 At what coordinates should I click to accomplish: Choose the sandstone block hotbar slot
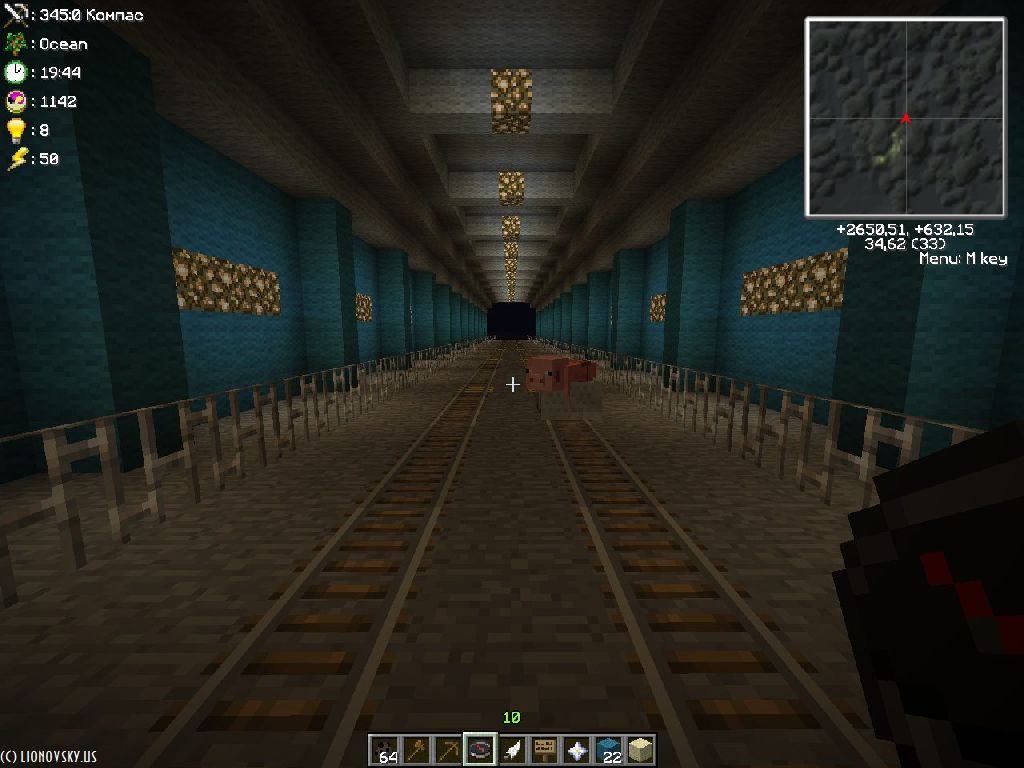pyautogui.click(x=639, y=749)
